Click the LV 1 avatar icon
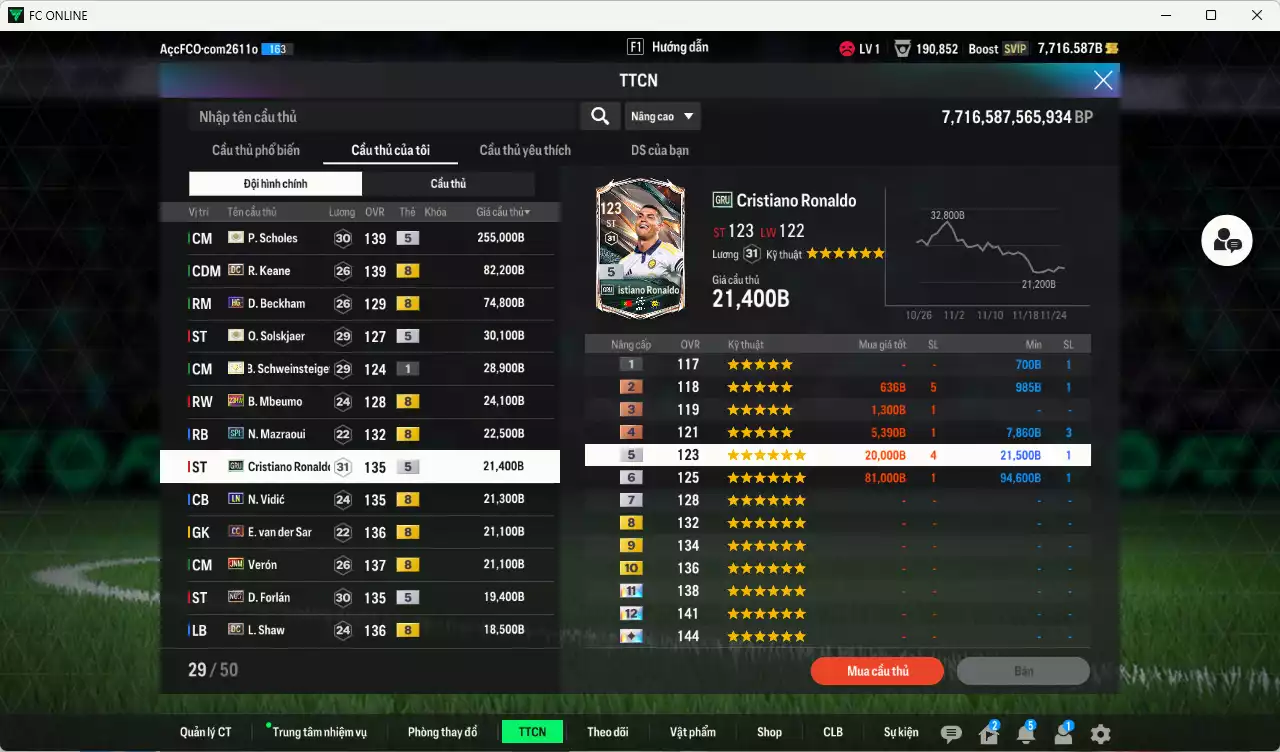This screenshot has height=752, width=1280. tap(849, 46)
